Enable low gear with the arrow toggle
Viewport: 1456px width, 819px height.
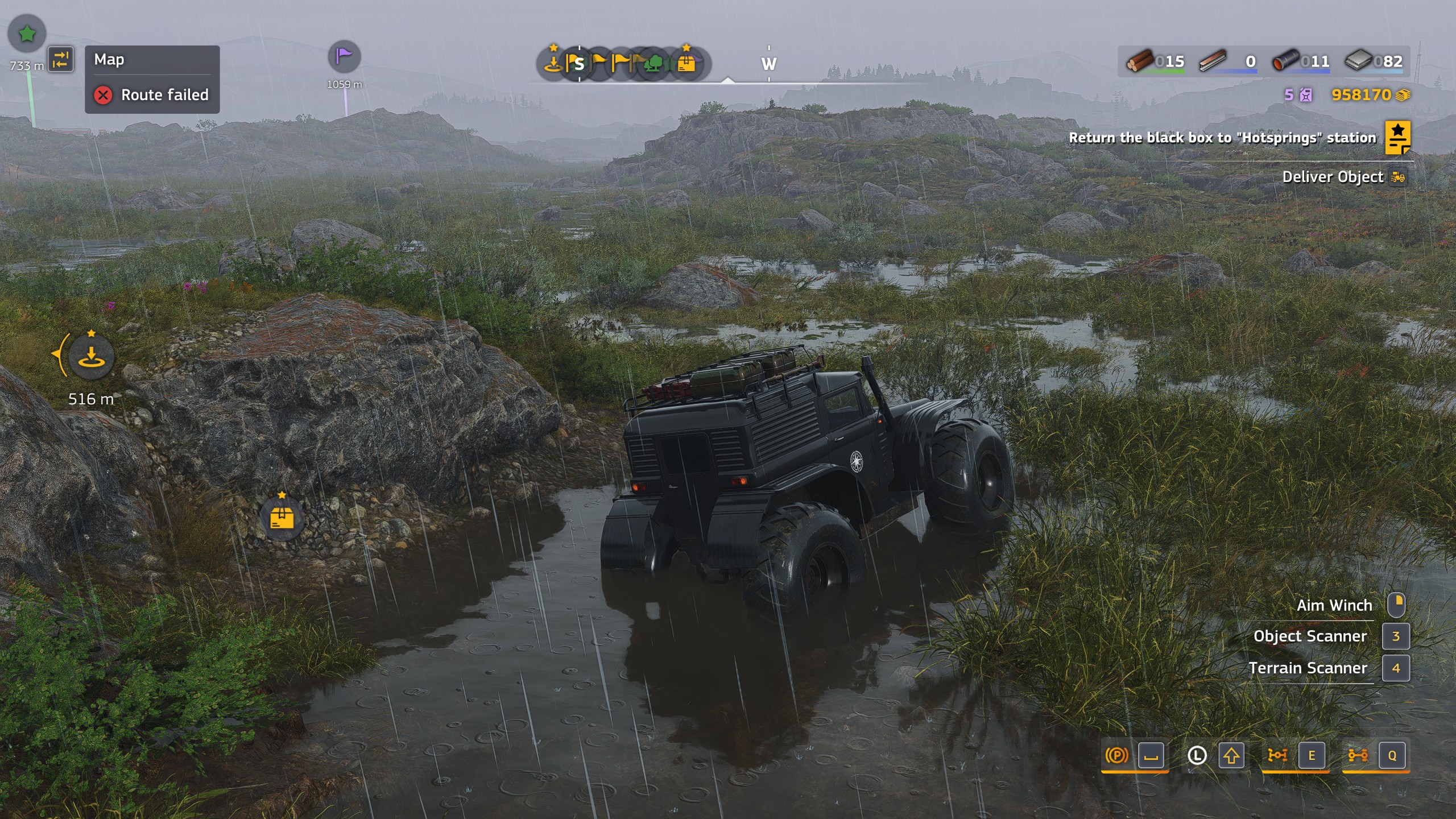tap(1233, 756)
